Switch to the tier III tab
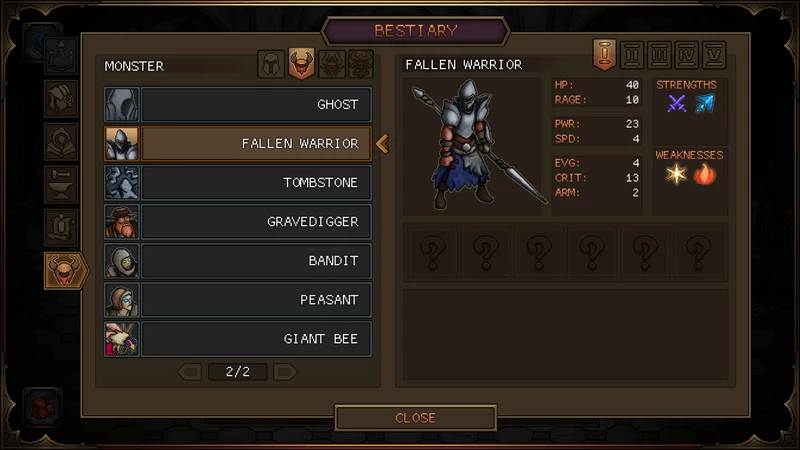The image size is (800, 450). click(660, 53)
